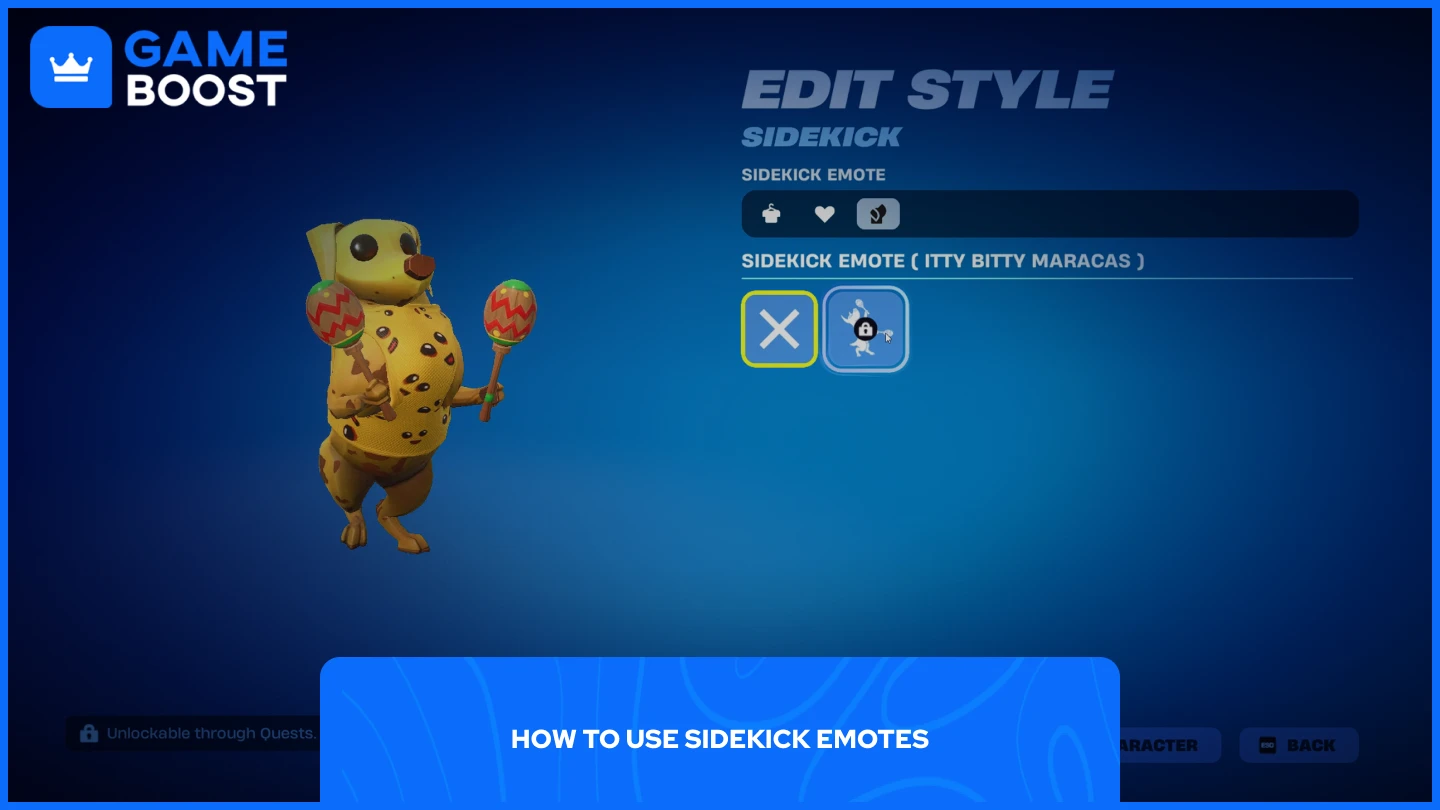The height and width of the screenshot is (810, 1440).
Task: Expand the Sidekick Emote section
Action: tap(813, 174)
